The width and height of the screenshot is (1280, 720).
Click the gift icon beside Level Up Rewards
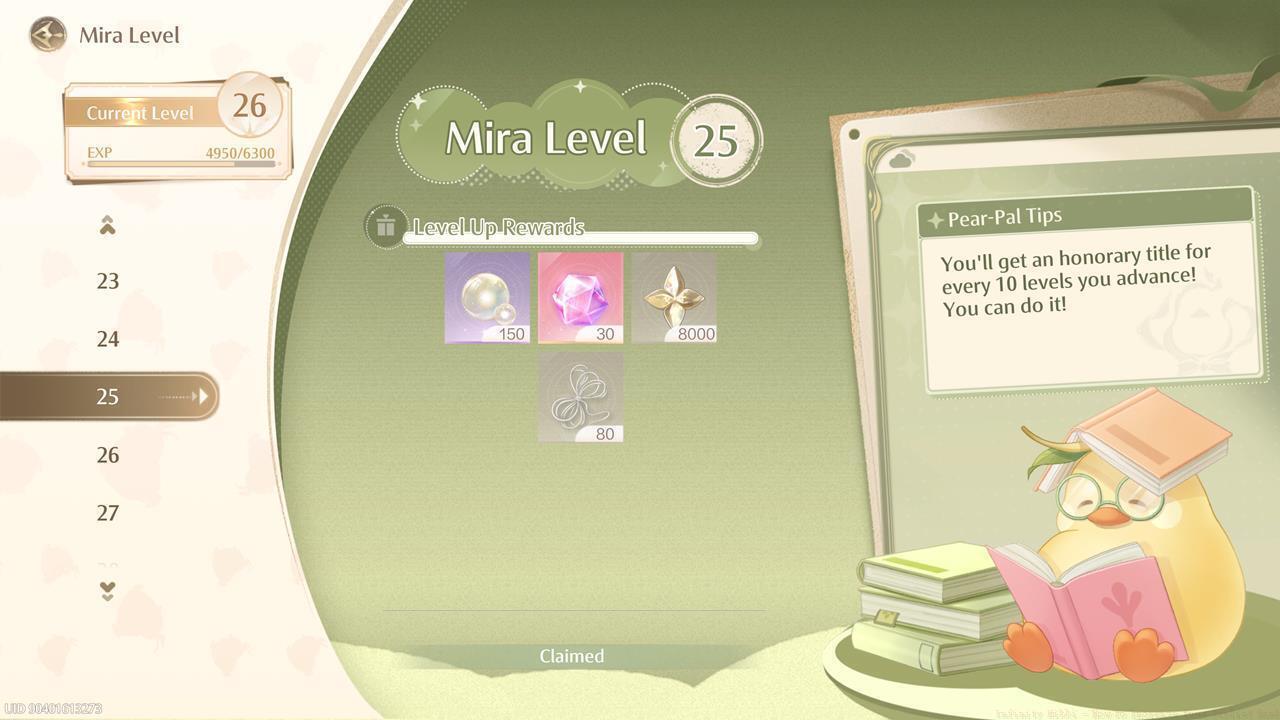tap(386, 226)
